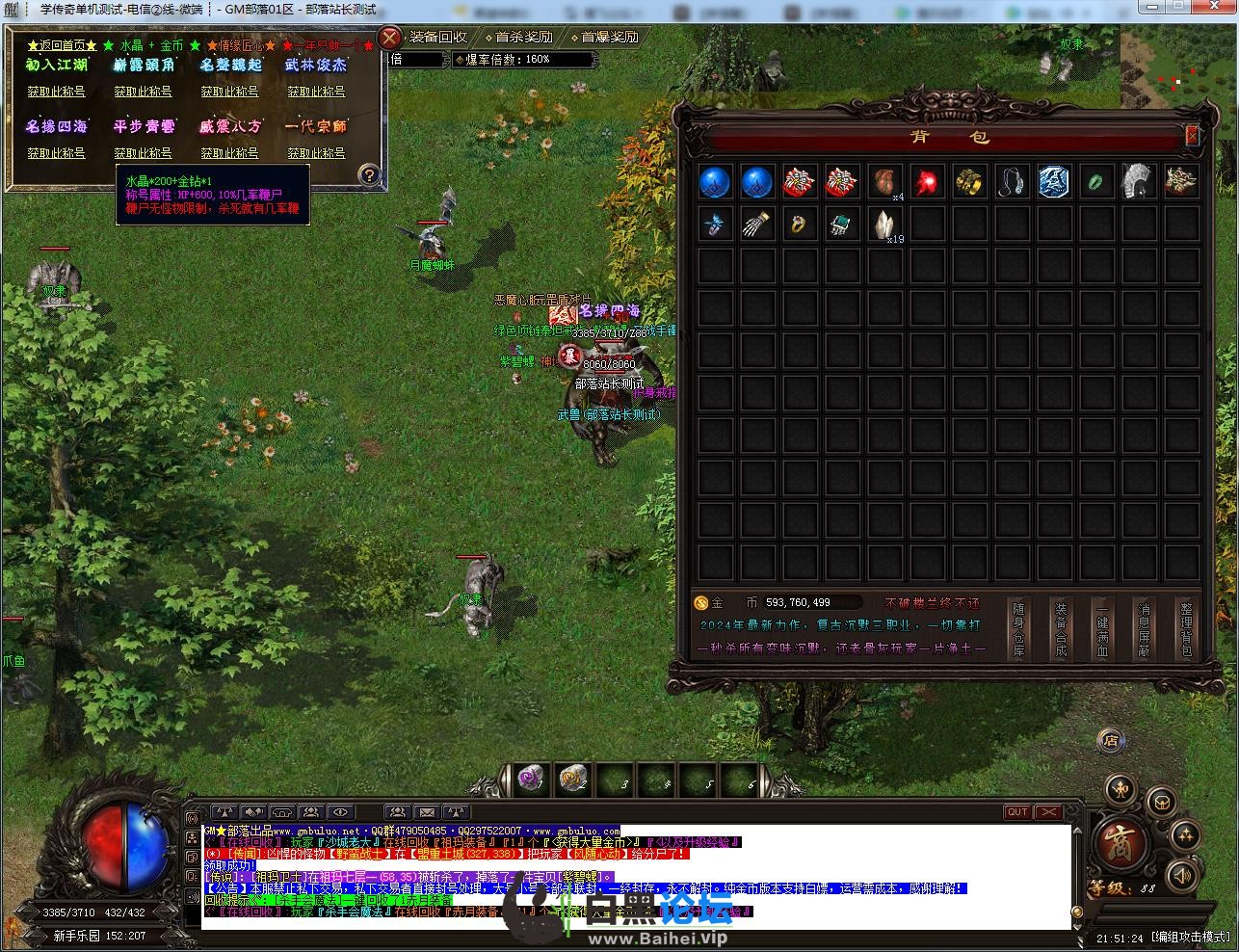Use the purple scroll in first hotbar slot
Image resolution: width=1239 pixels, height=952 pixels.
coord(530,778)
